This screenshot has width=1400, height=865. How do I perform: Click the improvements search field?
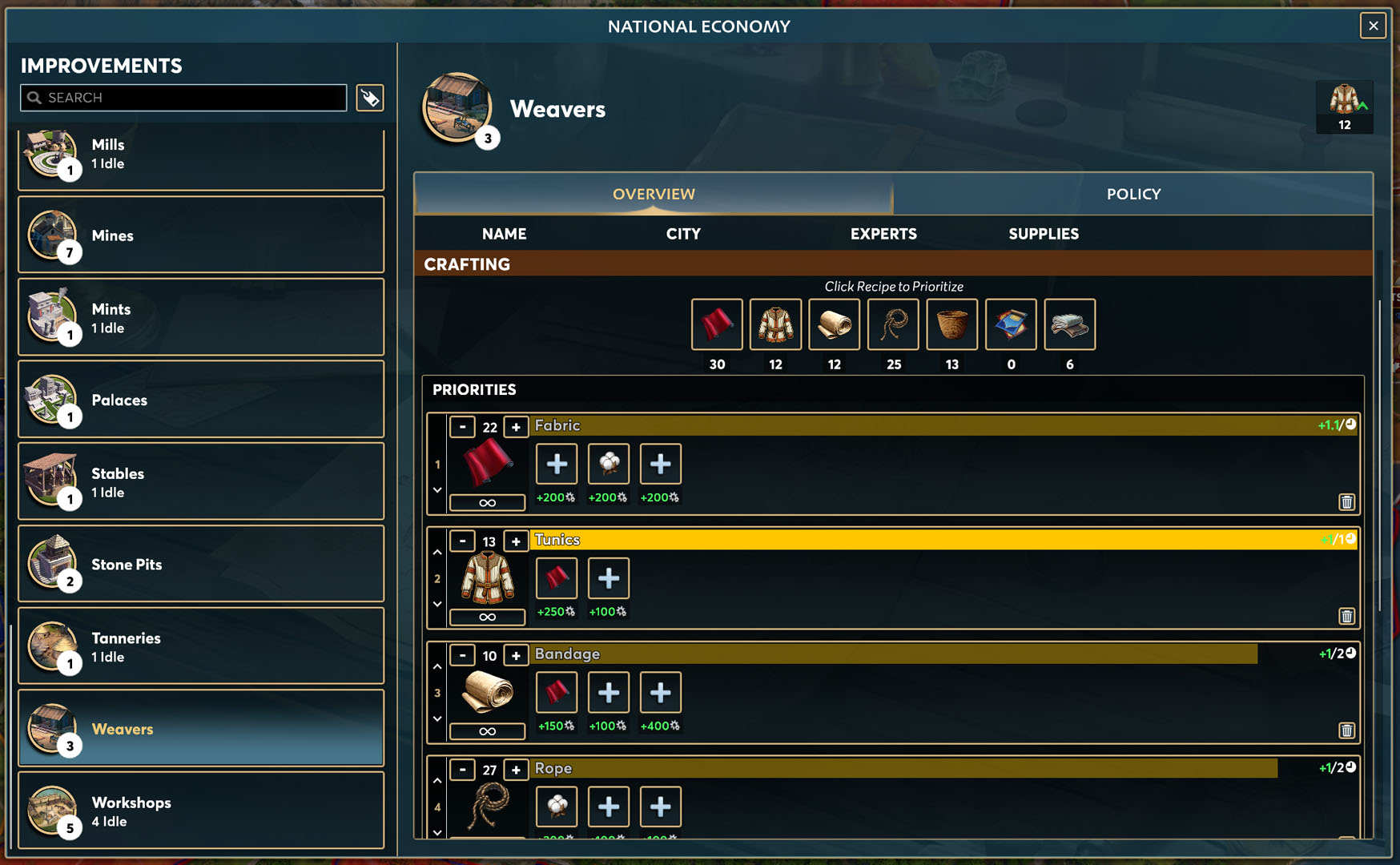pyautogui.click(x=184, y=98)
